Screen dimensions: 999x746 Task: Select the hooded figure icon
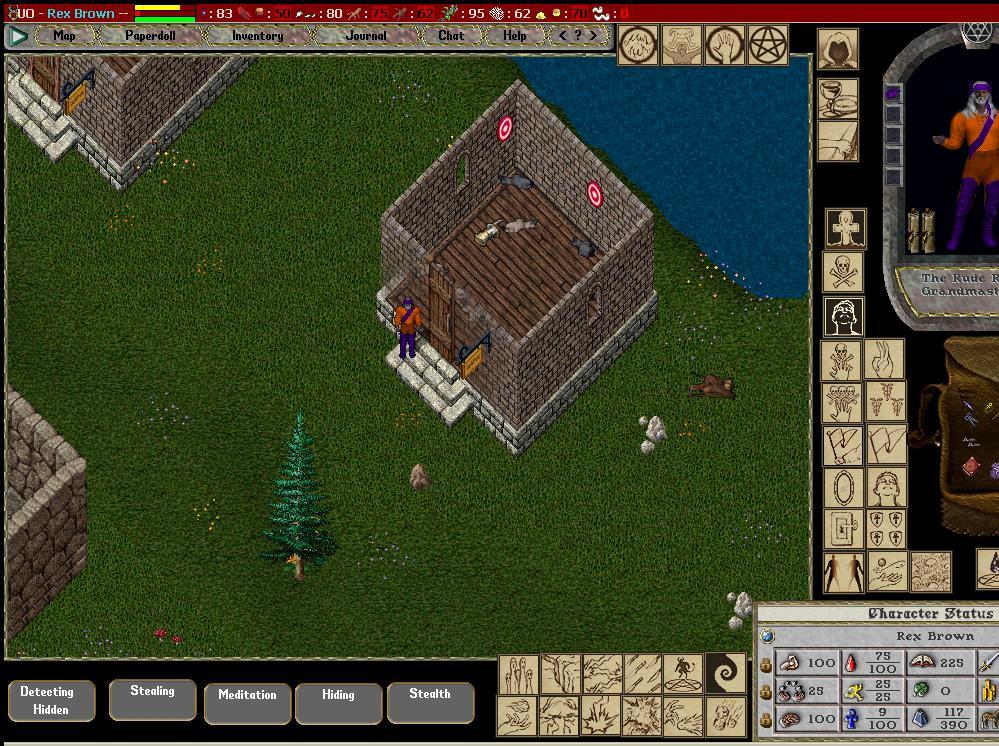[837, 49]
